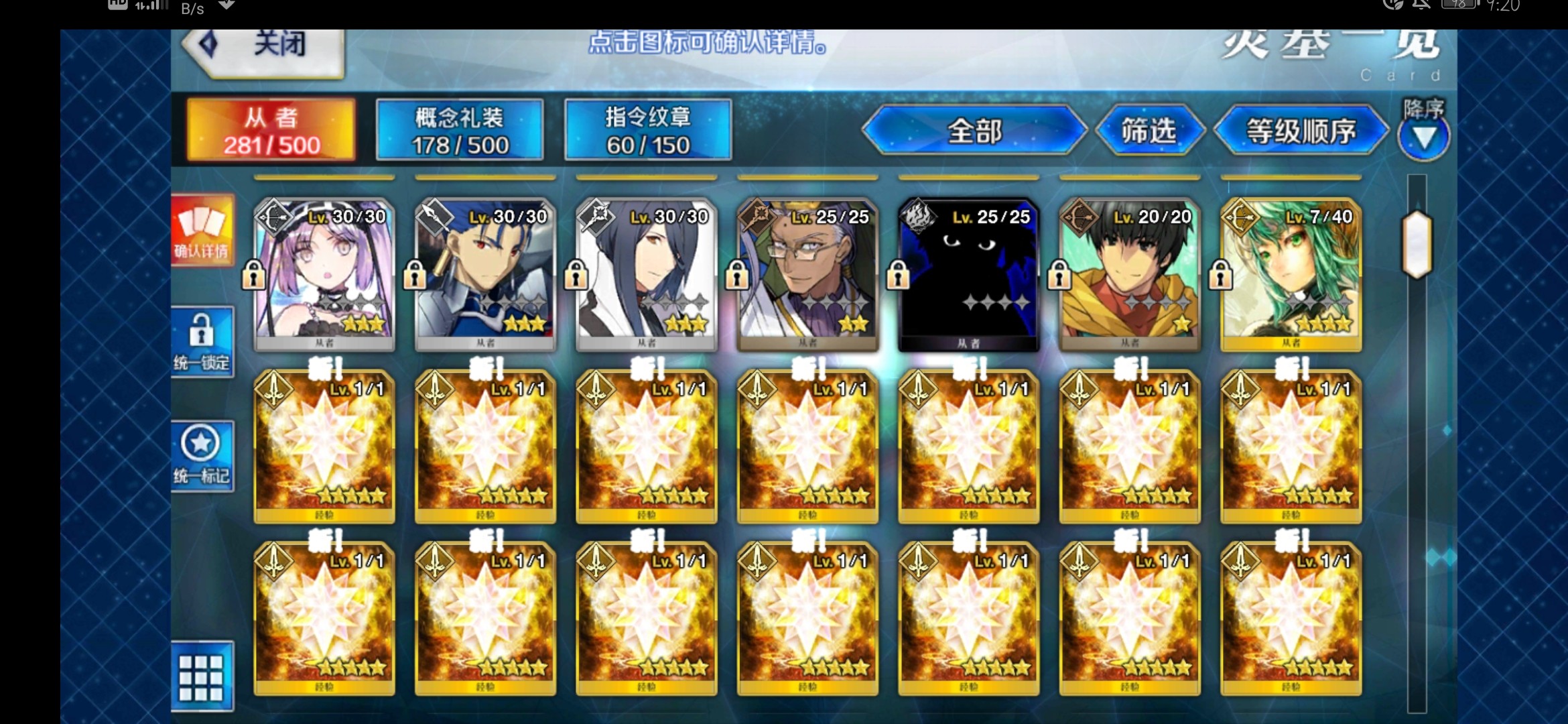Select the blue-haired lancer servant with red eyes
Screen dimensions: 1568x724
(485, 275)
